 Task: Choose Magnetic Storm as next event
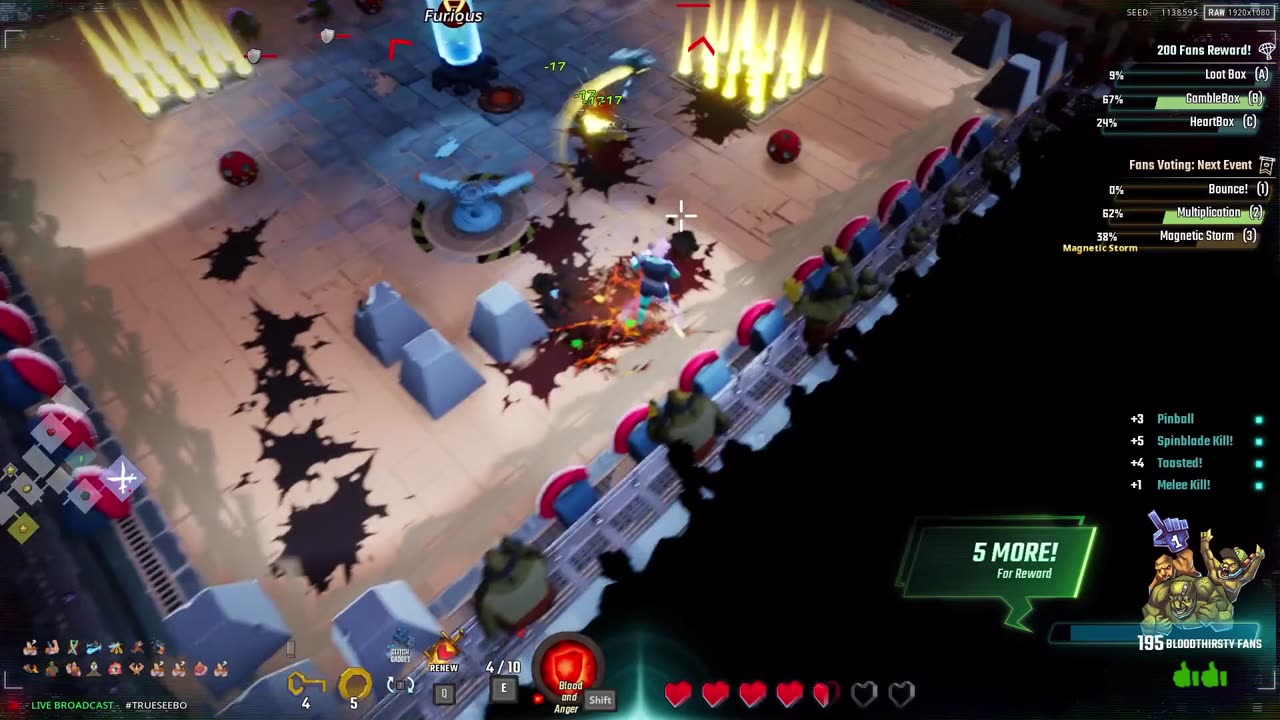coord(1196,236)
